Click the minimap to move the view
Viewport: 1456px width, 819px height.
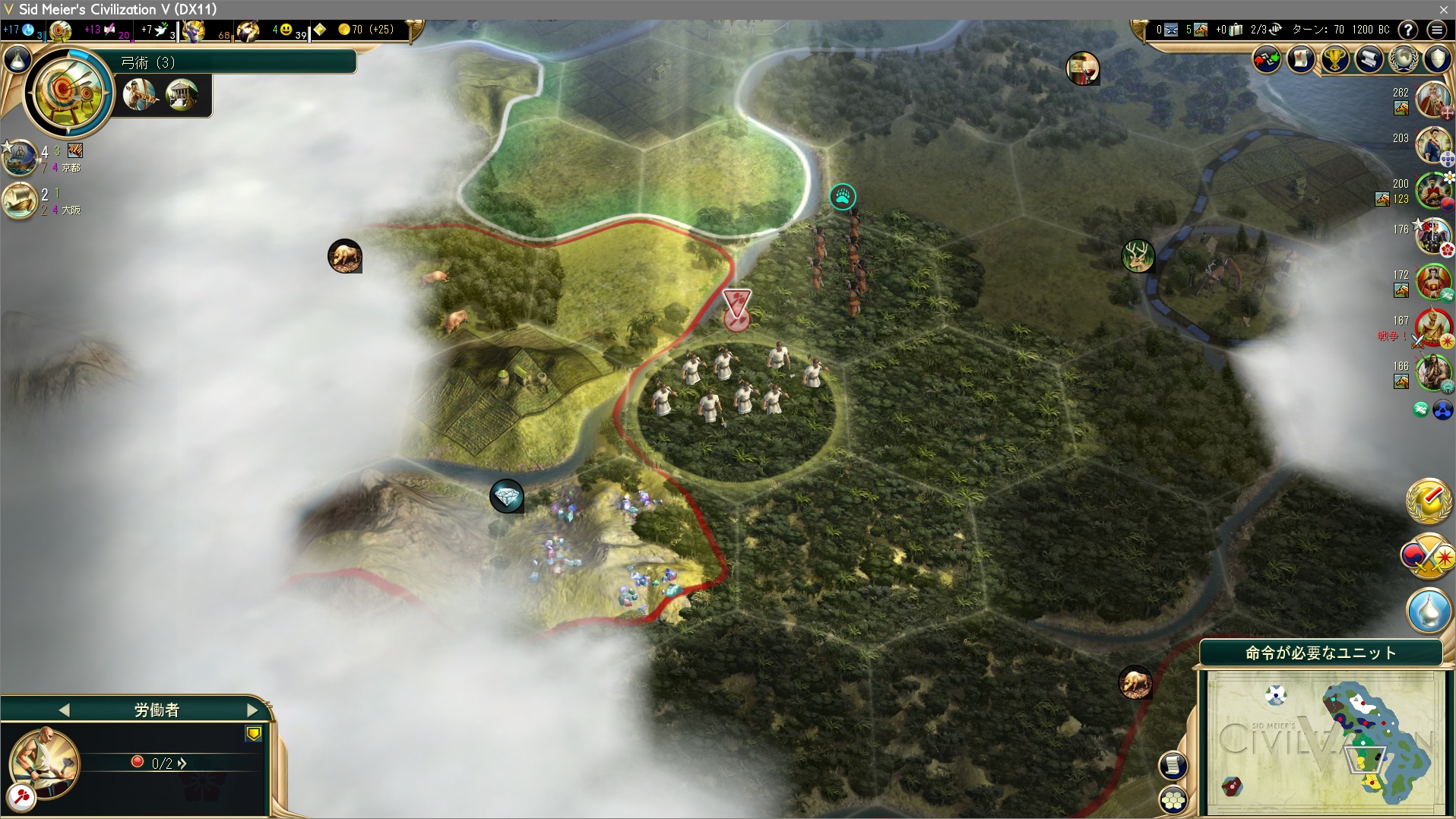(1325, 741)
